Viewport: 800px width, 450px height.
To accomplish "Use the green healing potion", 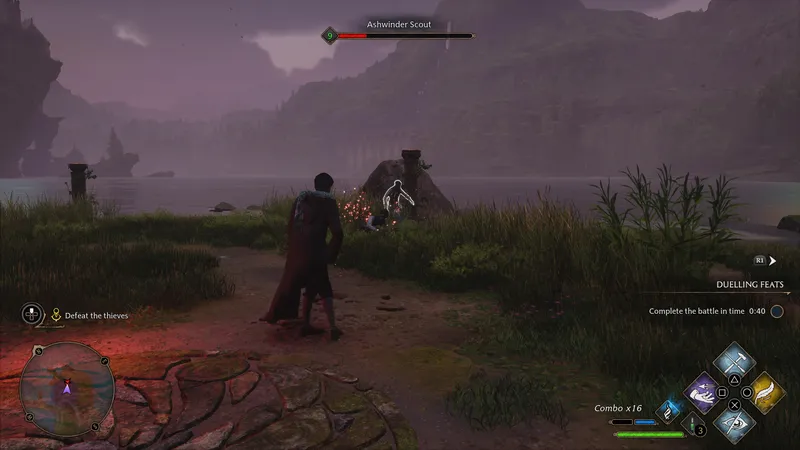I will point(690,424).
